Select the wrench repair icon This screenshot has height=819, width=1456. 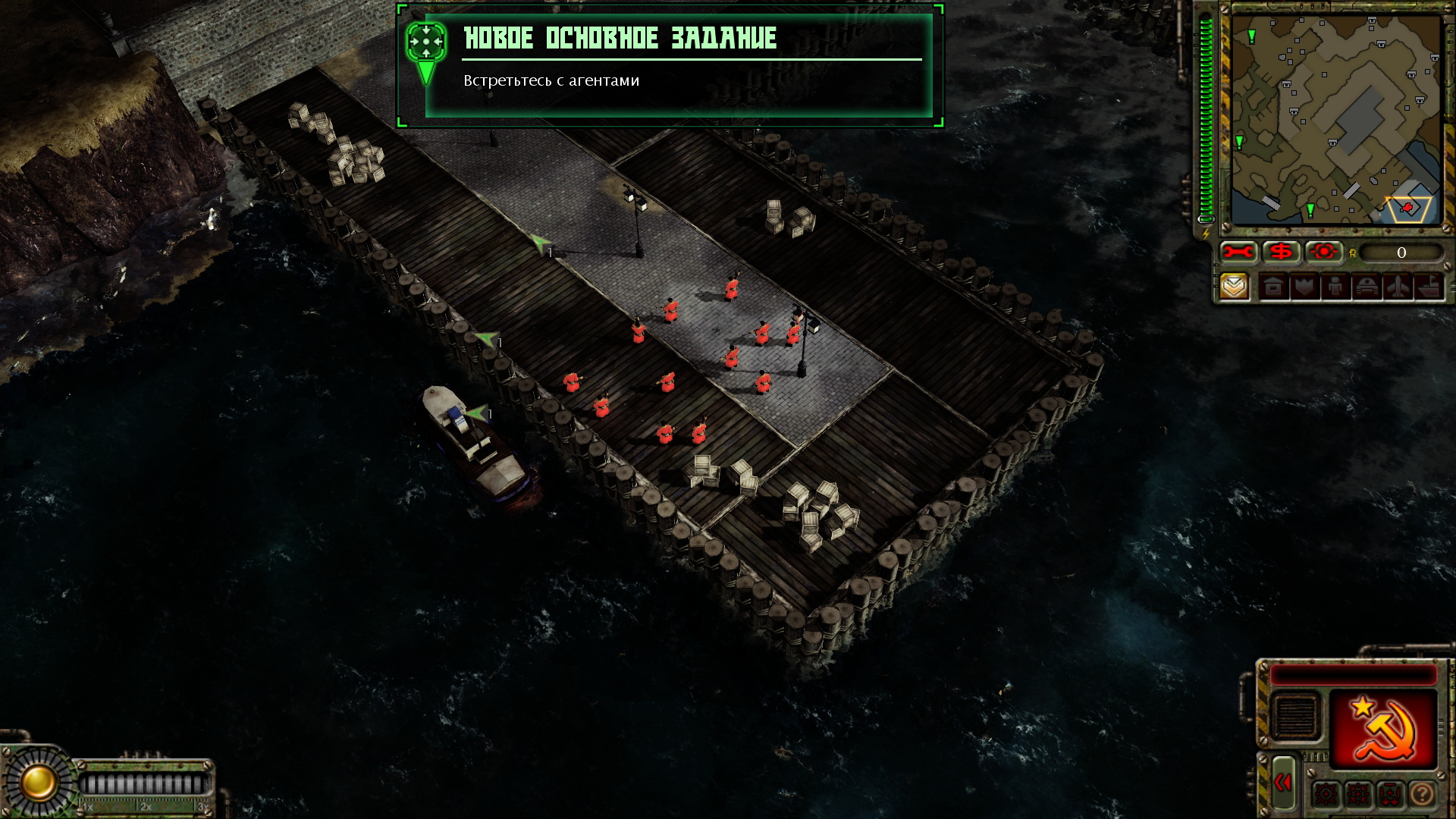[x=1238, y=251]
